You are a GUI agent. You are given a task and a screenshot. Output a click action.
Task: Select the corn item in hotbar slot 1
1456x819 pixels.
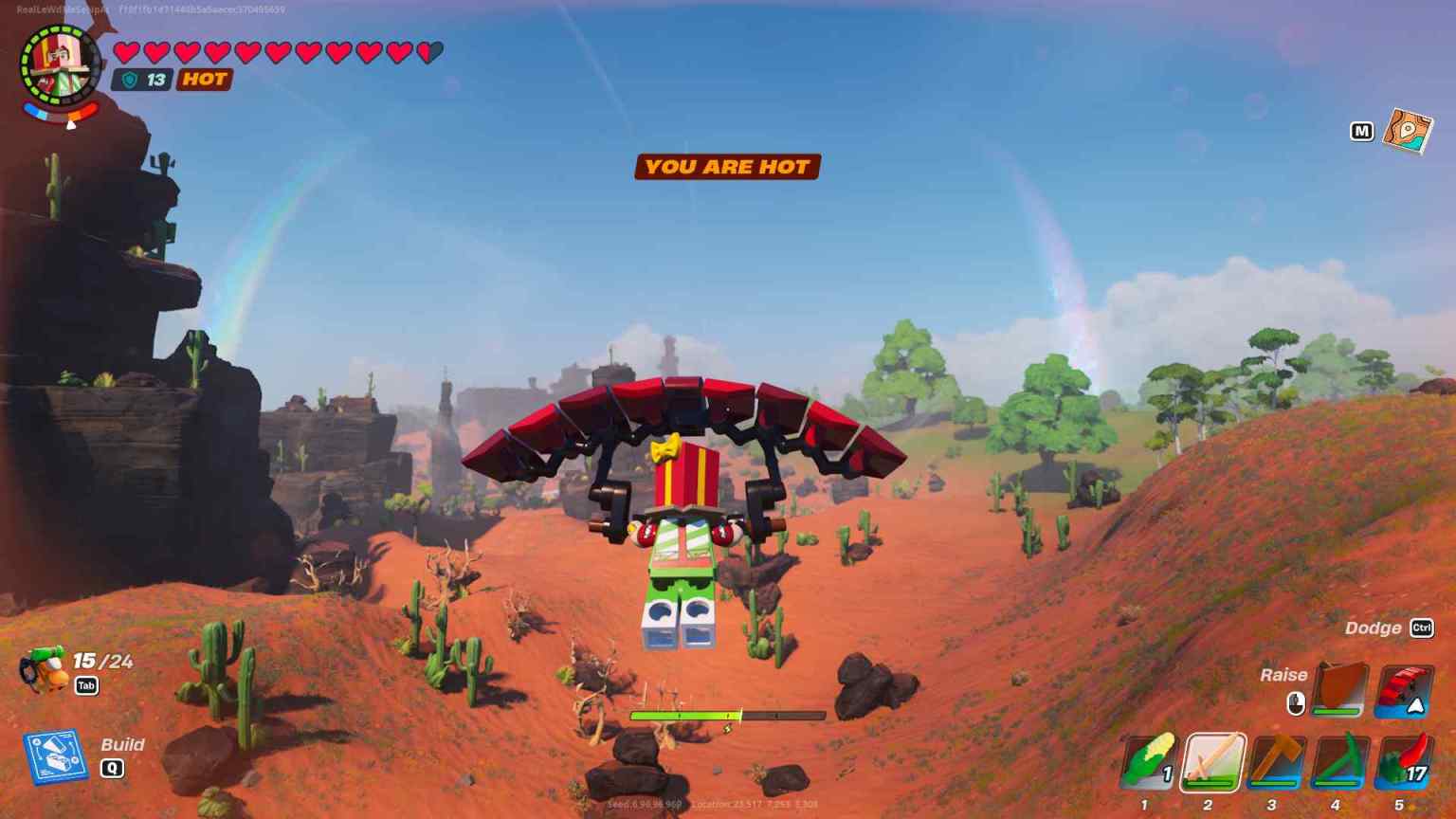point(1149,764)
